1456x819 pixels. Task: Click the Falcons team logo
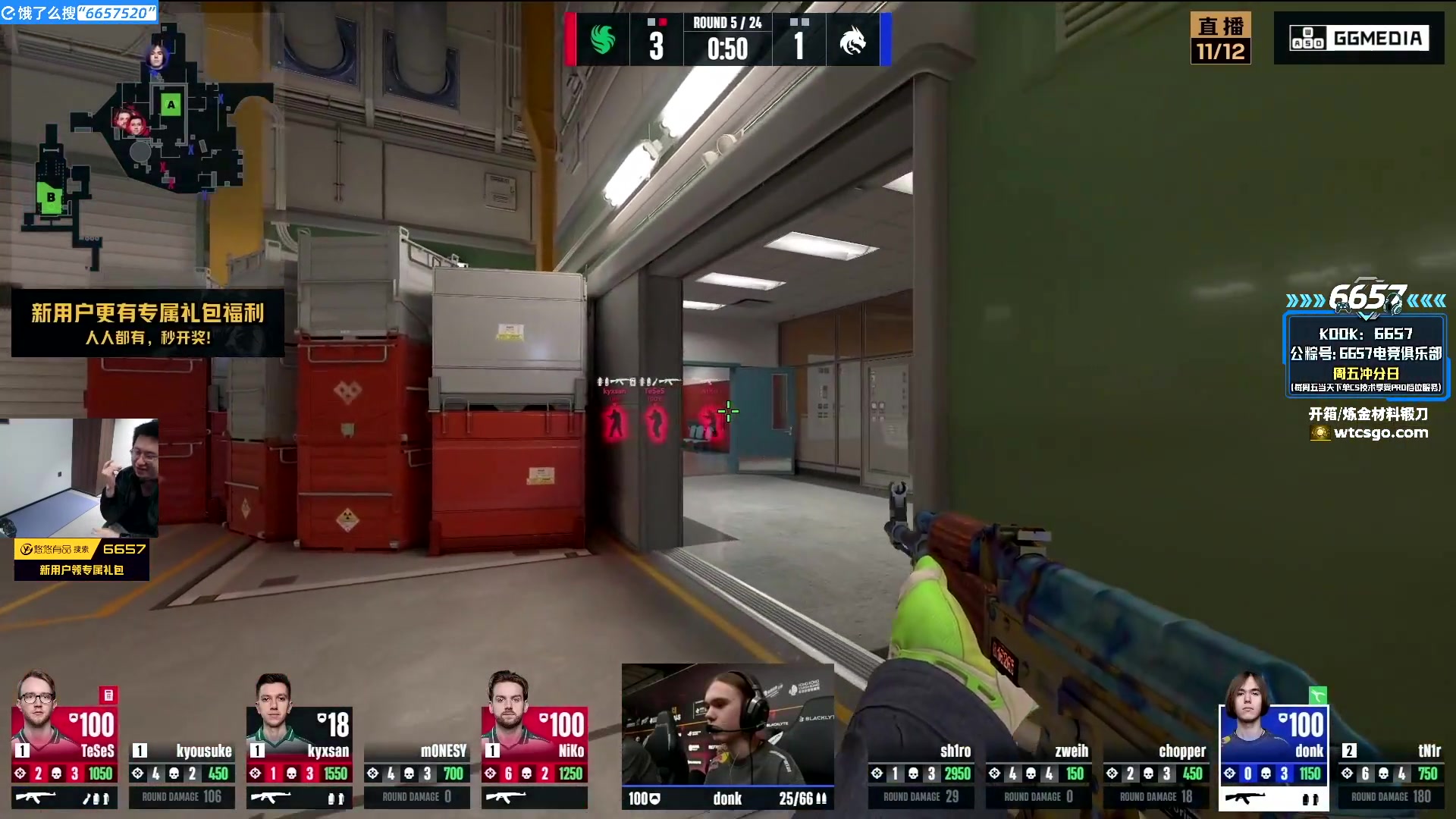point(603,40)
